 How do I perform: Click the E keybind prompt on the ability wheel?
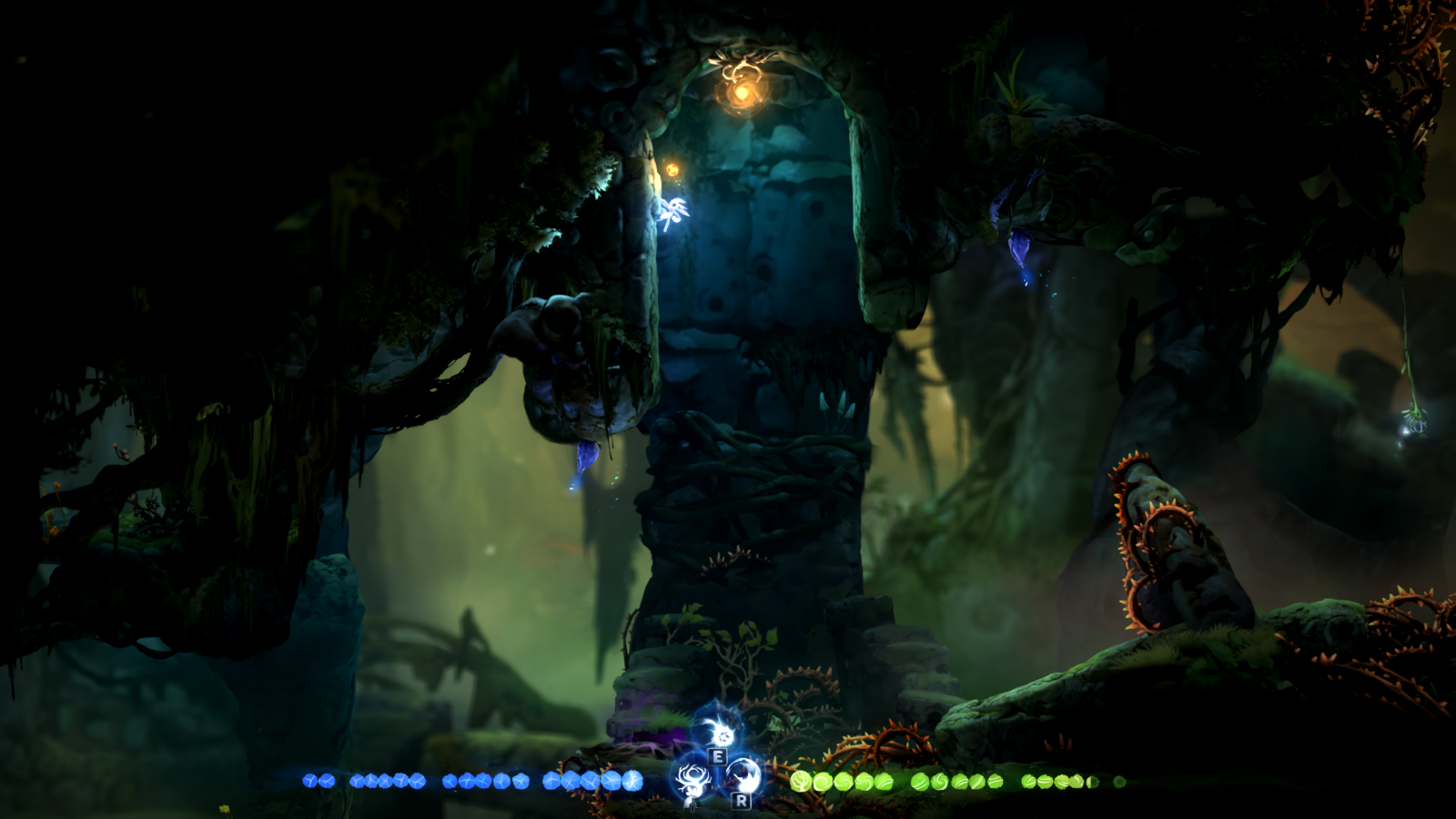718,756
